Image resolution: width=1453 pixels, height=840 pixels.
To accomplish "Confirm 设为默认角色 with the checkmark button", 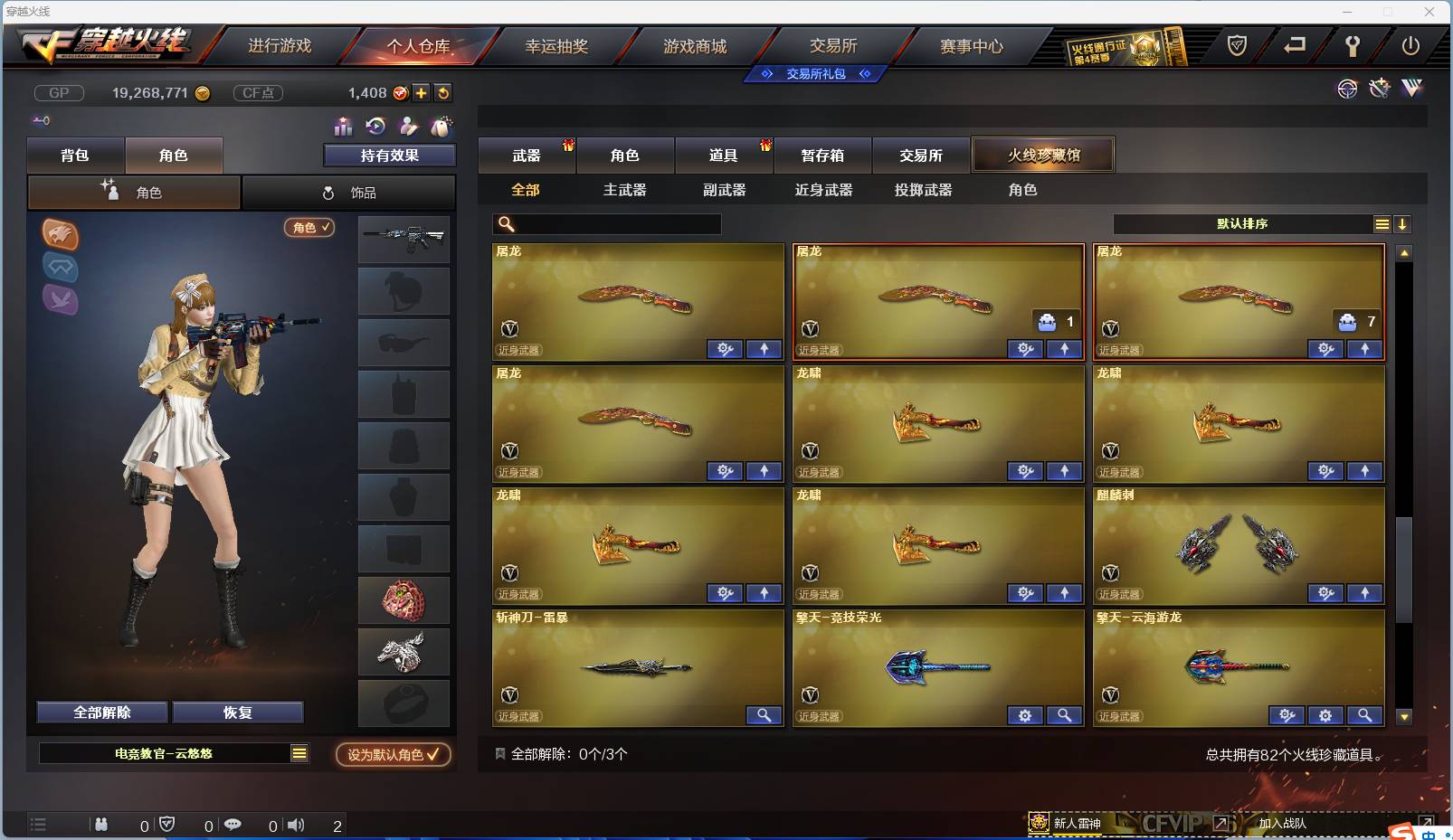I will tap(393, 756).
